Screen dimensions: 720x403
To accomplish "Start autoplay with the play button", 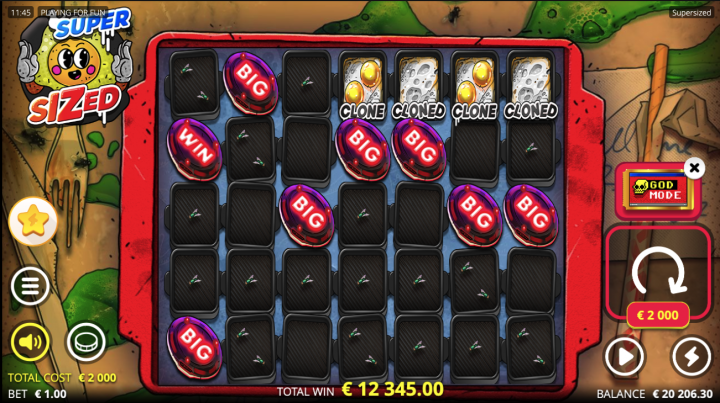I will point(624,356).
